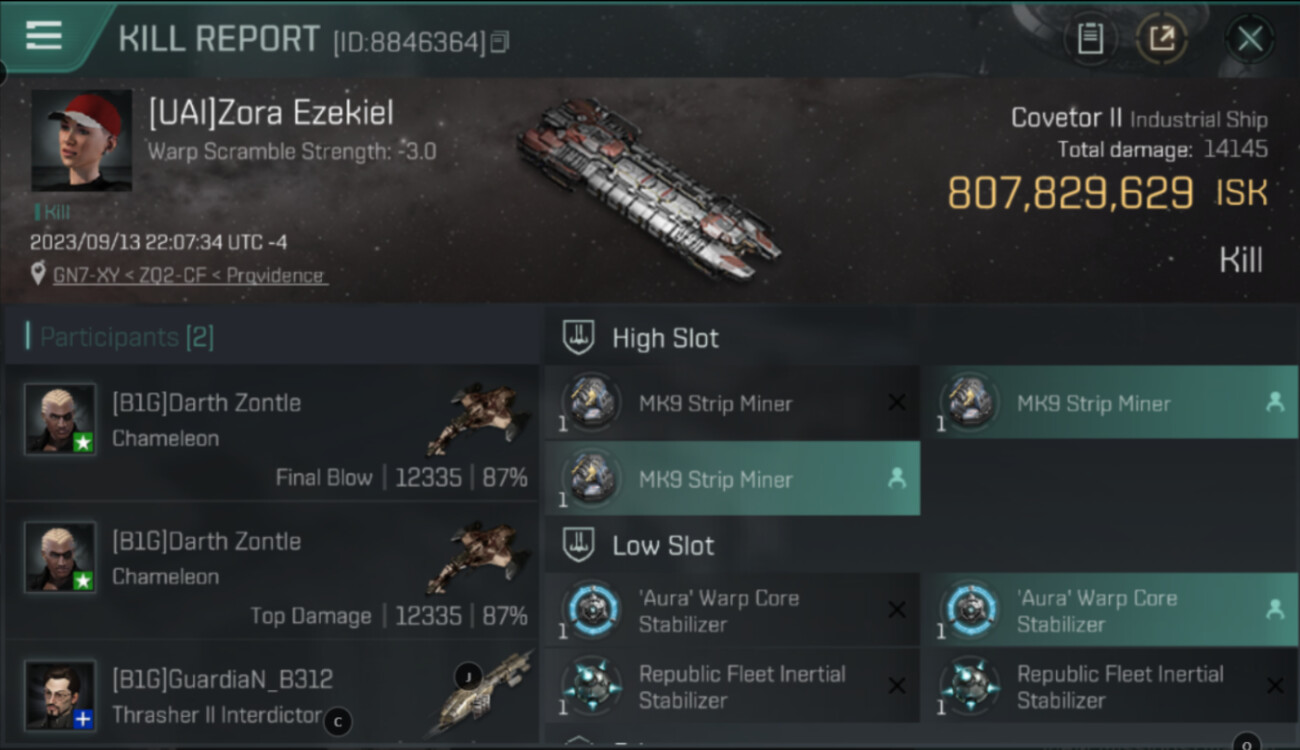
Task: Select GuardiaN_B312 Thrasher II Interdictor participant
Action: [x=270, y=695]
